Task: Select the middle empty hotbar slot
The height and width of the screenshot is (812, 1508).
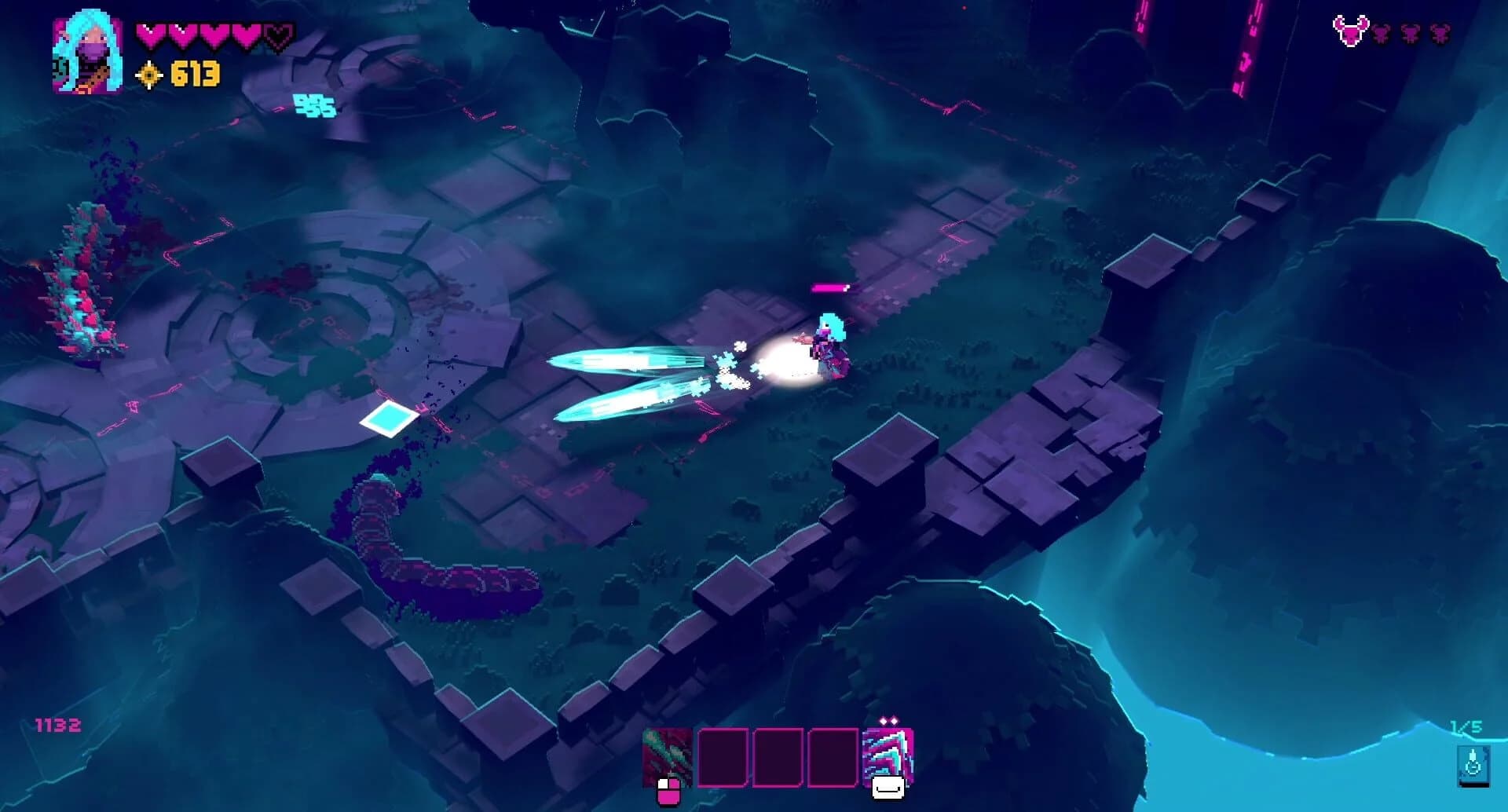Action: 778,758
